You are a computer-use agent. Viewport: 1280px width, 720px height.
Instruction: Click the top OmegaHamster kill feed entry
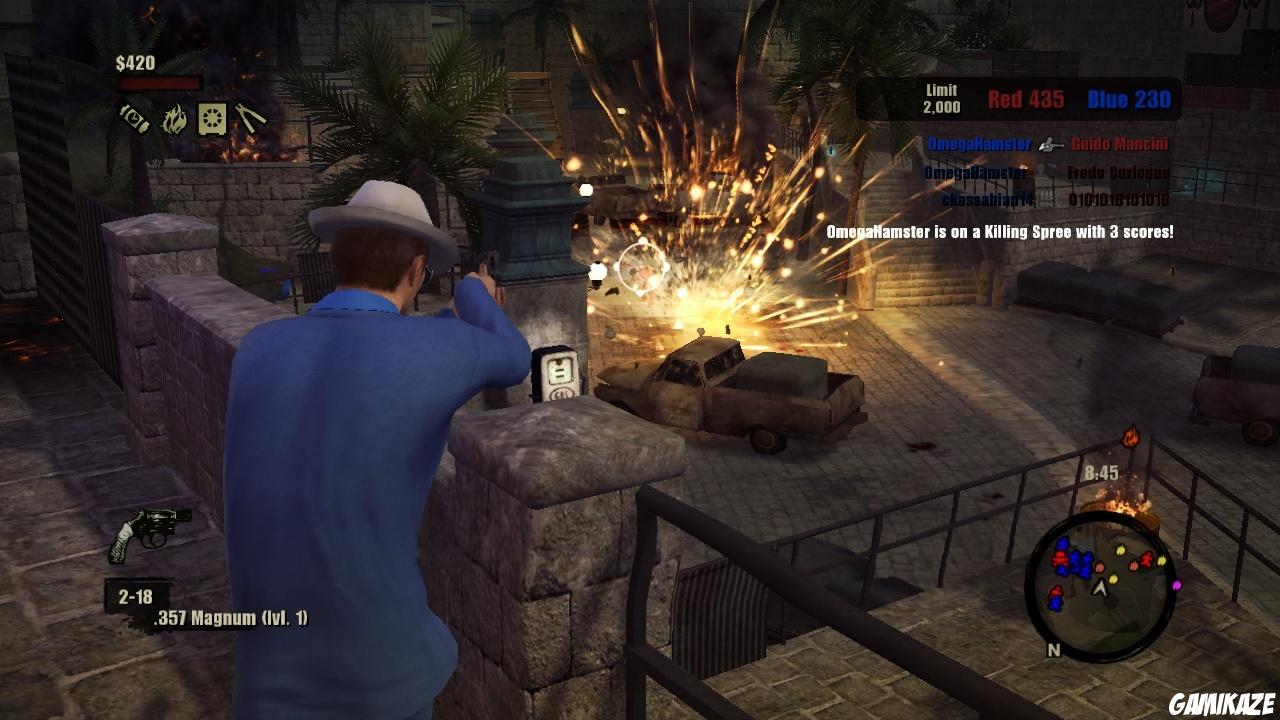tap(979, 144)
